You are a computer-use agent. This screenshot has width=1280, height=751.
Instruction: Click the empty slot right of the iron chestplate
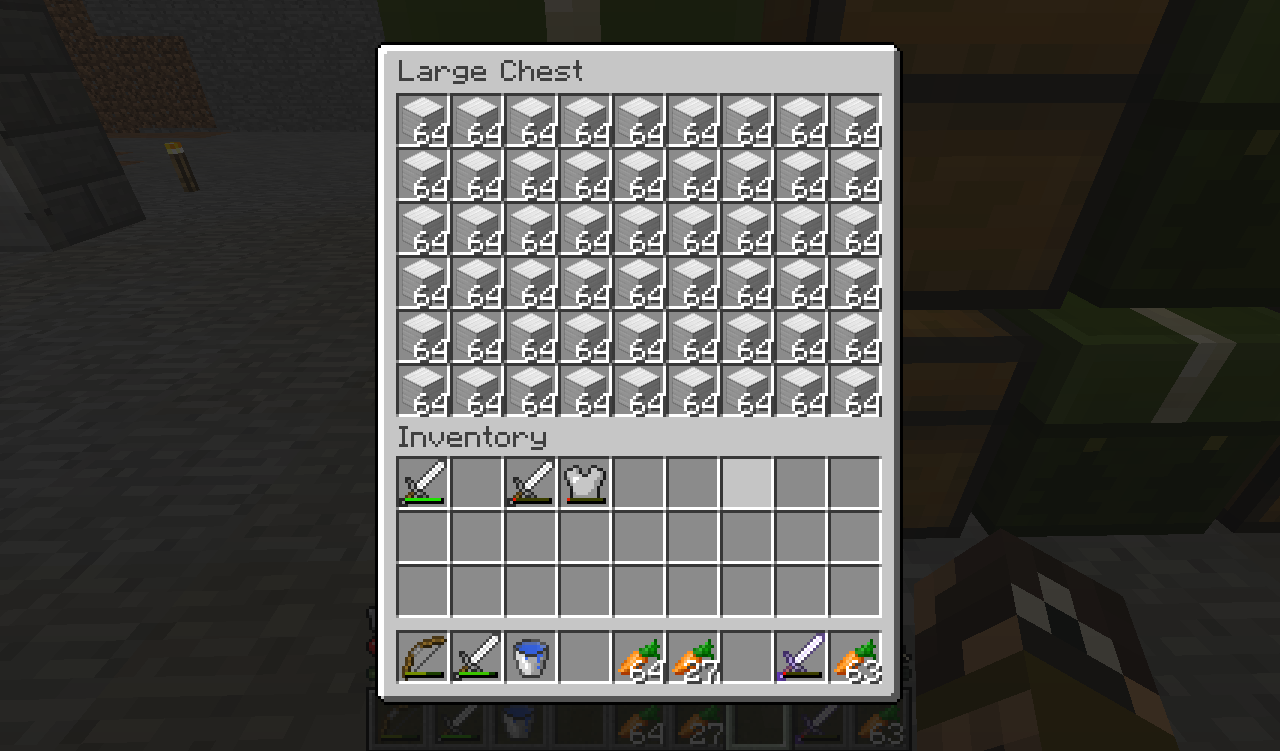pos(639,482)
